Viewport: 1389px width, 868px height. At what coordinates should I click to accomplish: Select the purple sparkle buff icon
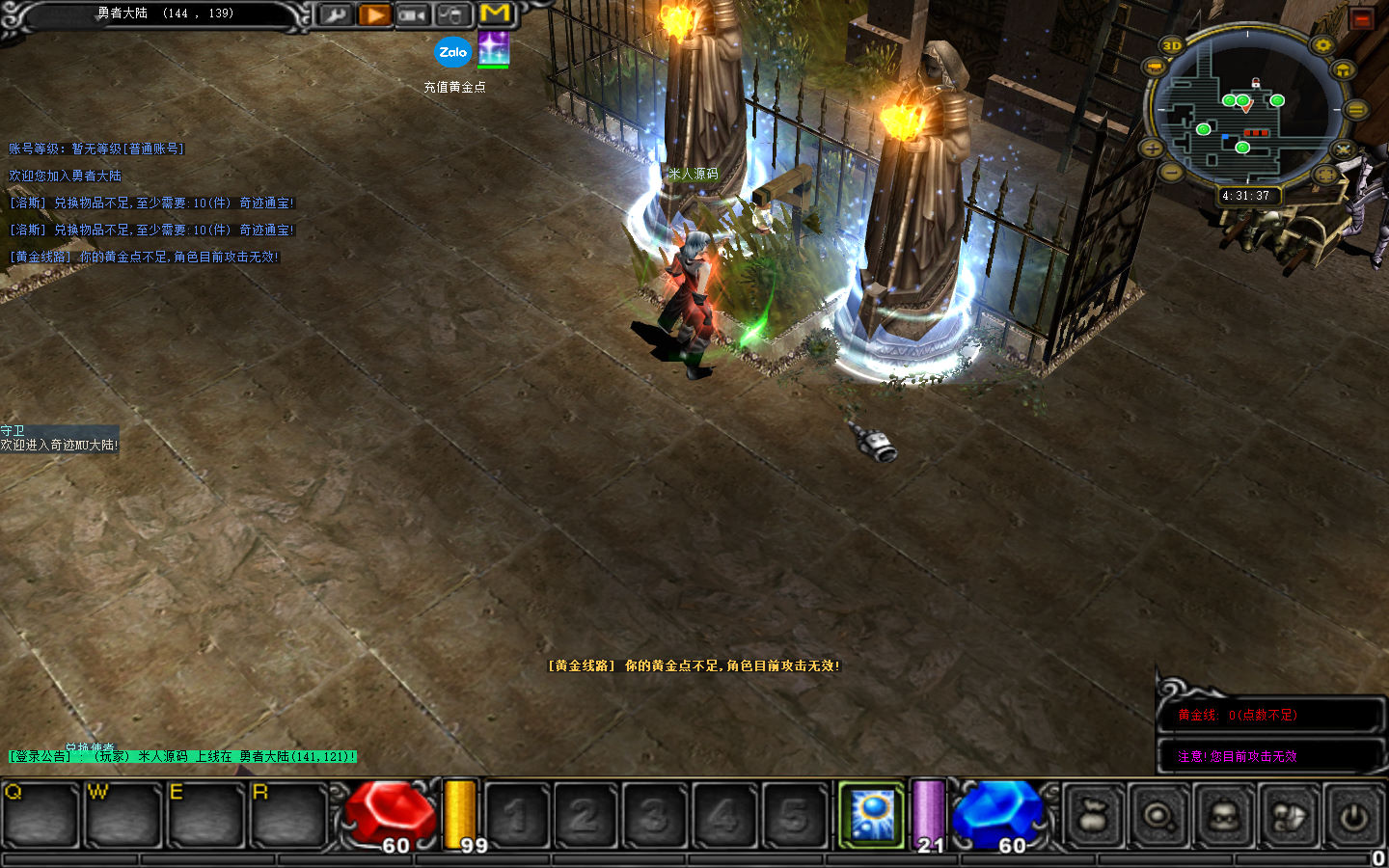point(493,48)
